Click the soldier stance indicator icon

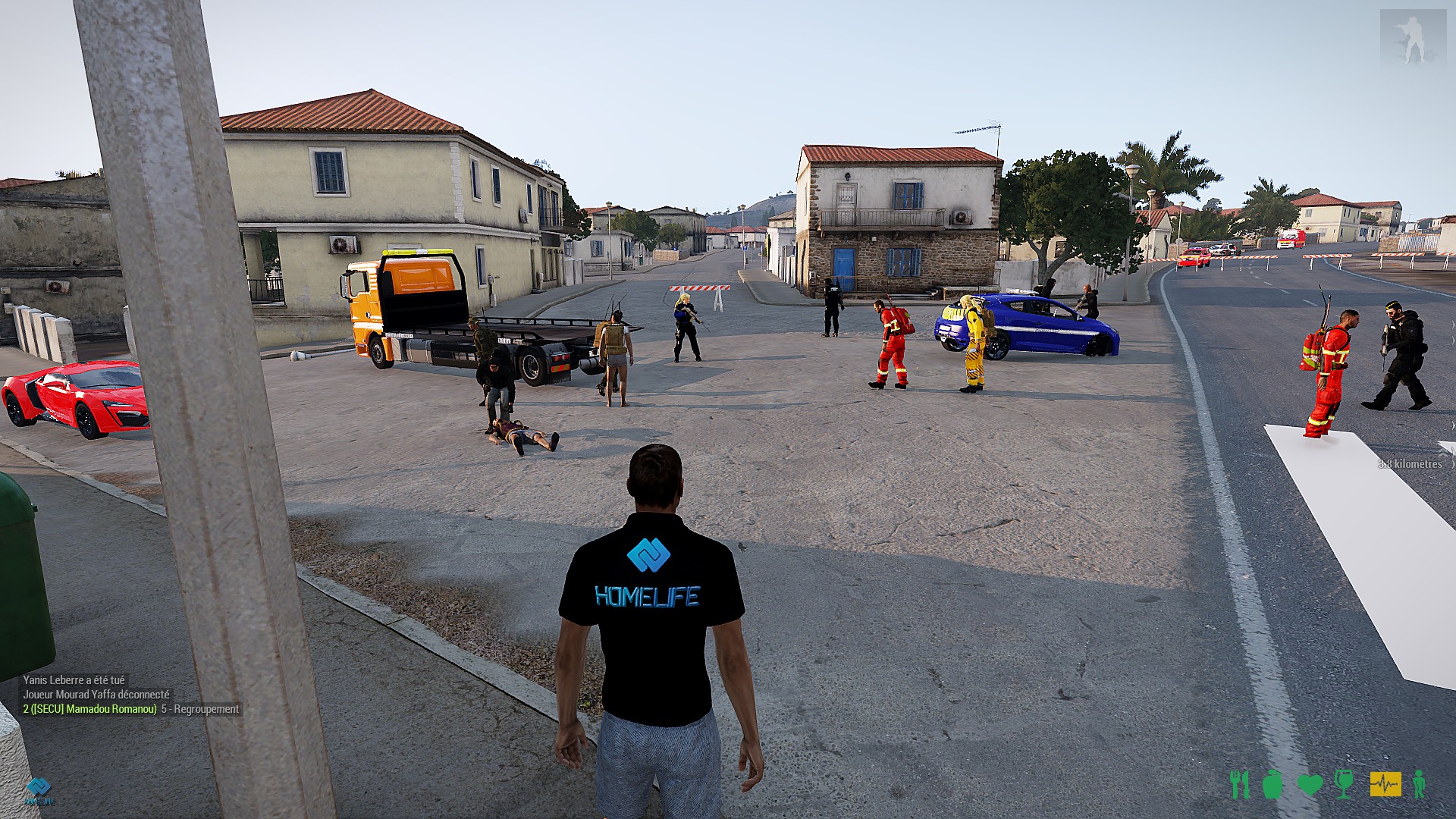(1413, 37)
